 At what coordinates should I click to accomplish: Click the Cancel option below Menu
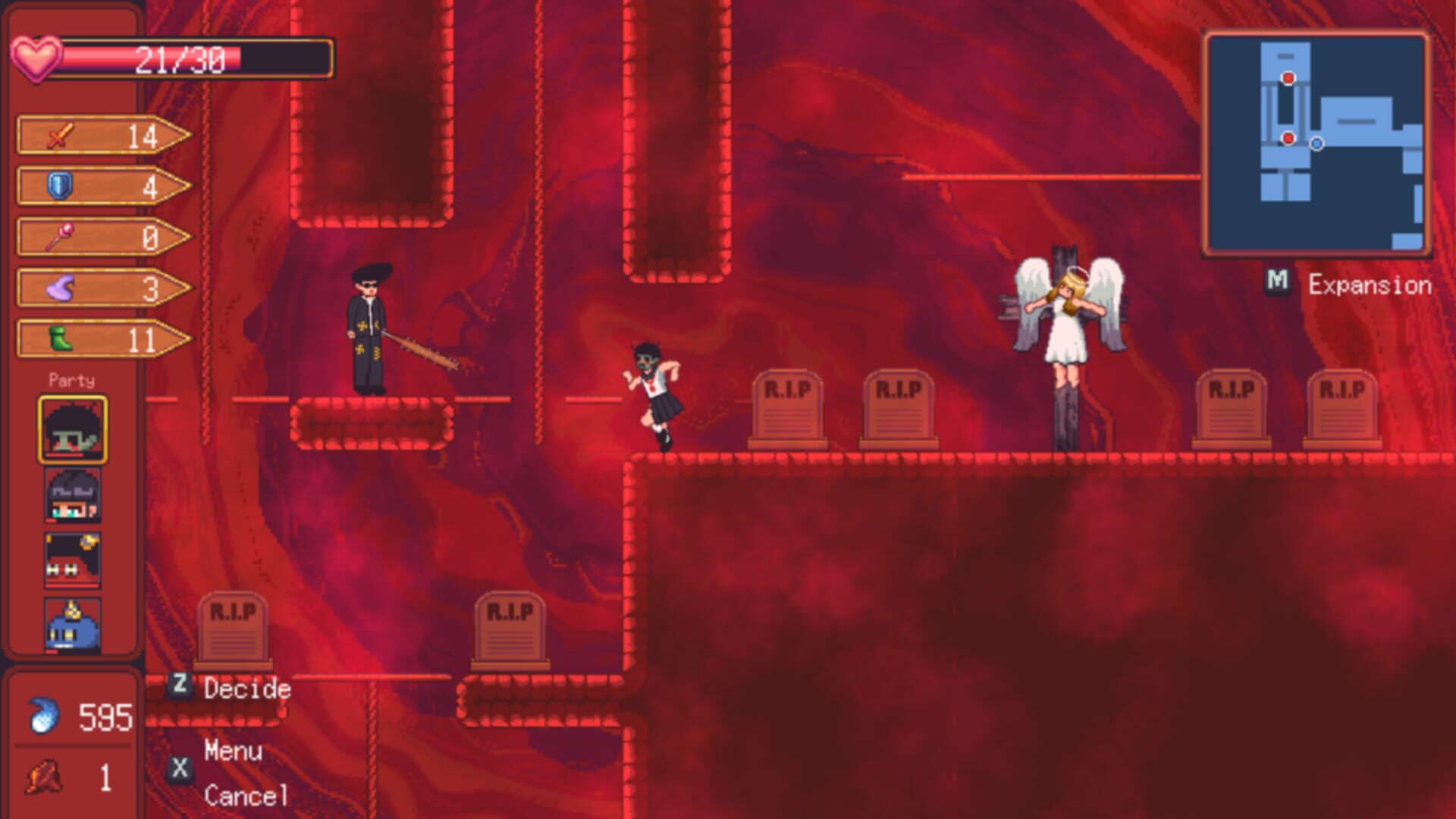pos(244,795)
